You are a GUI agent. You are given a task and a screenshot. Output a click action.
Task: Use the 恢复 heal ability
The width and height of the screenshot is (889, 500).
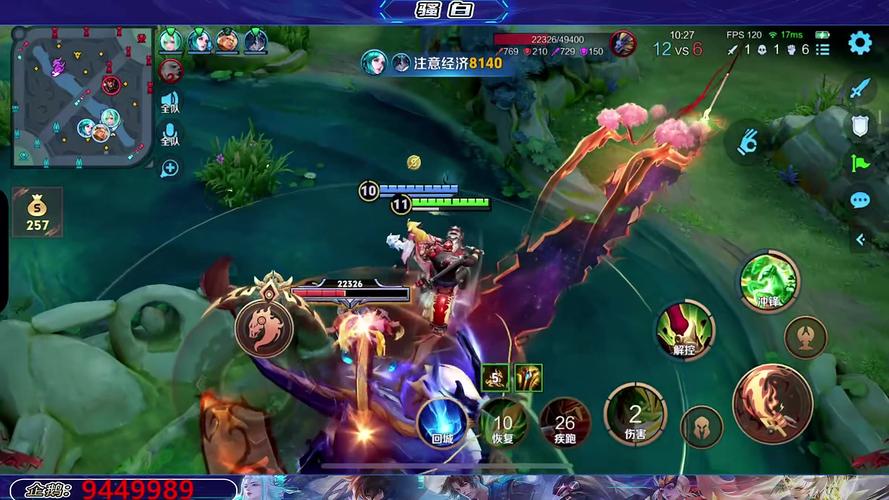(503, 421)
